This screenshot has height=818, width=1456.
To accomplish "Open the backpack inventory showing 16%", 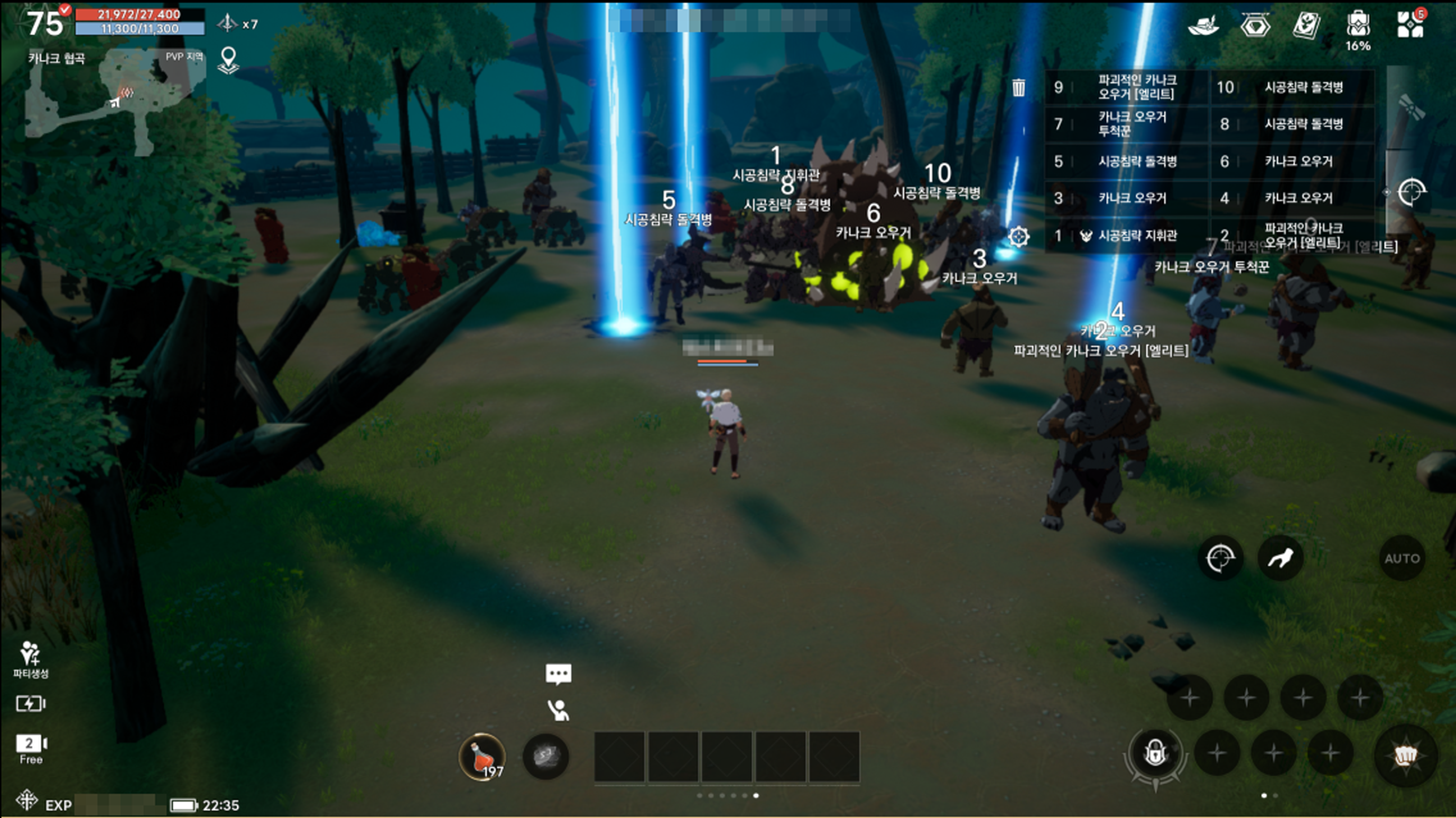I will (x=1358, y=26).
